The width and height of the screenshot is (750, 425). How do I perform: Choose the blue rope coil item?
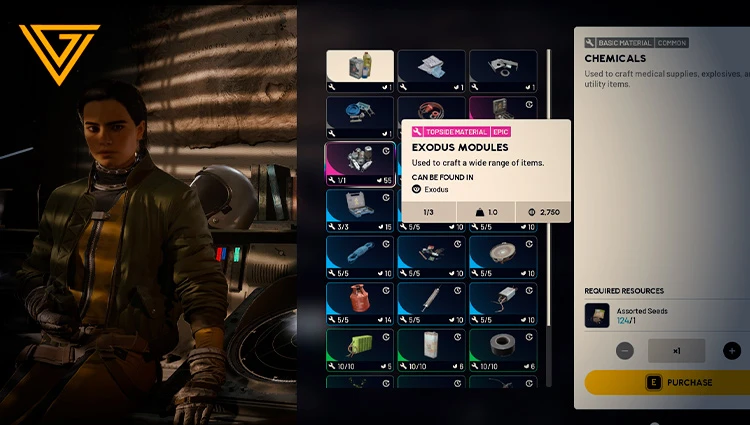click(360, 255)
